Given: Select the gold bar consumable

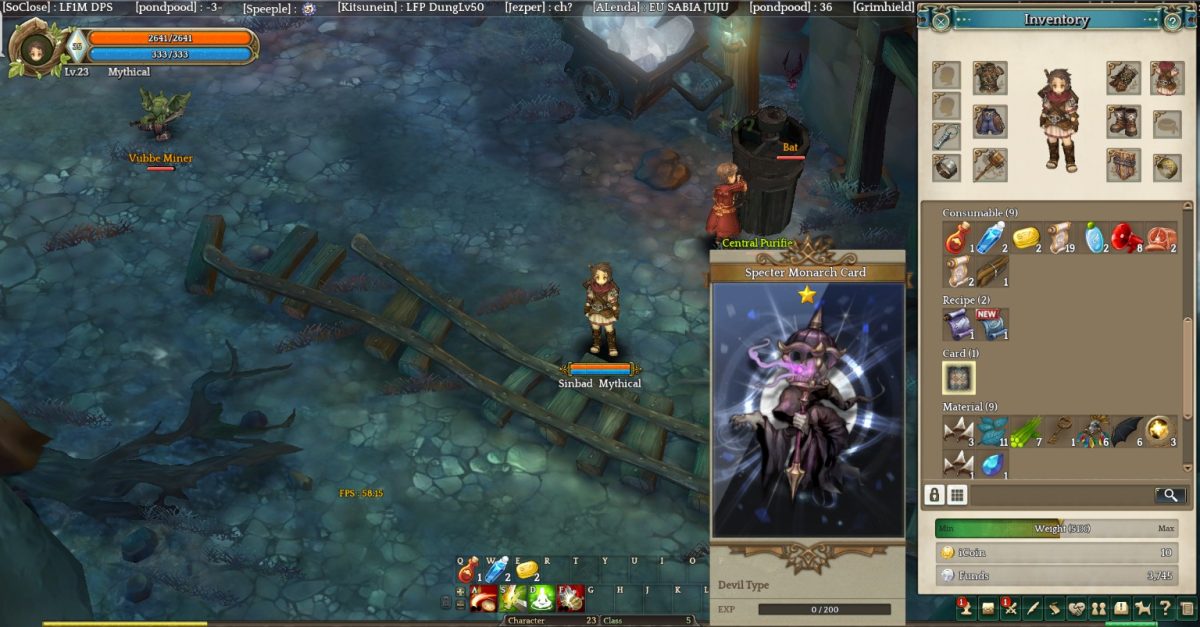Looking at the screenshot, I should click(1026, 238).
